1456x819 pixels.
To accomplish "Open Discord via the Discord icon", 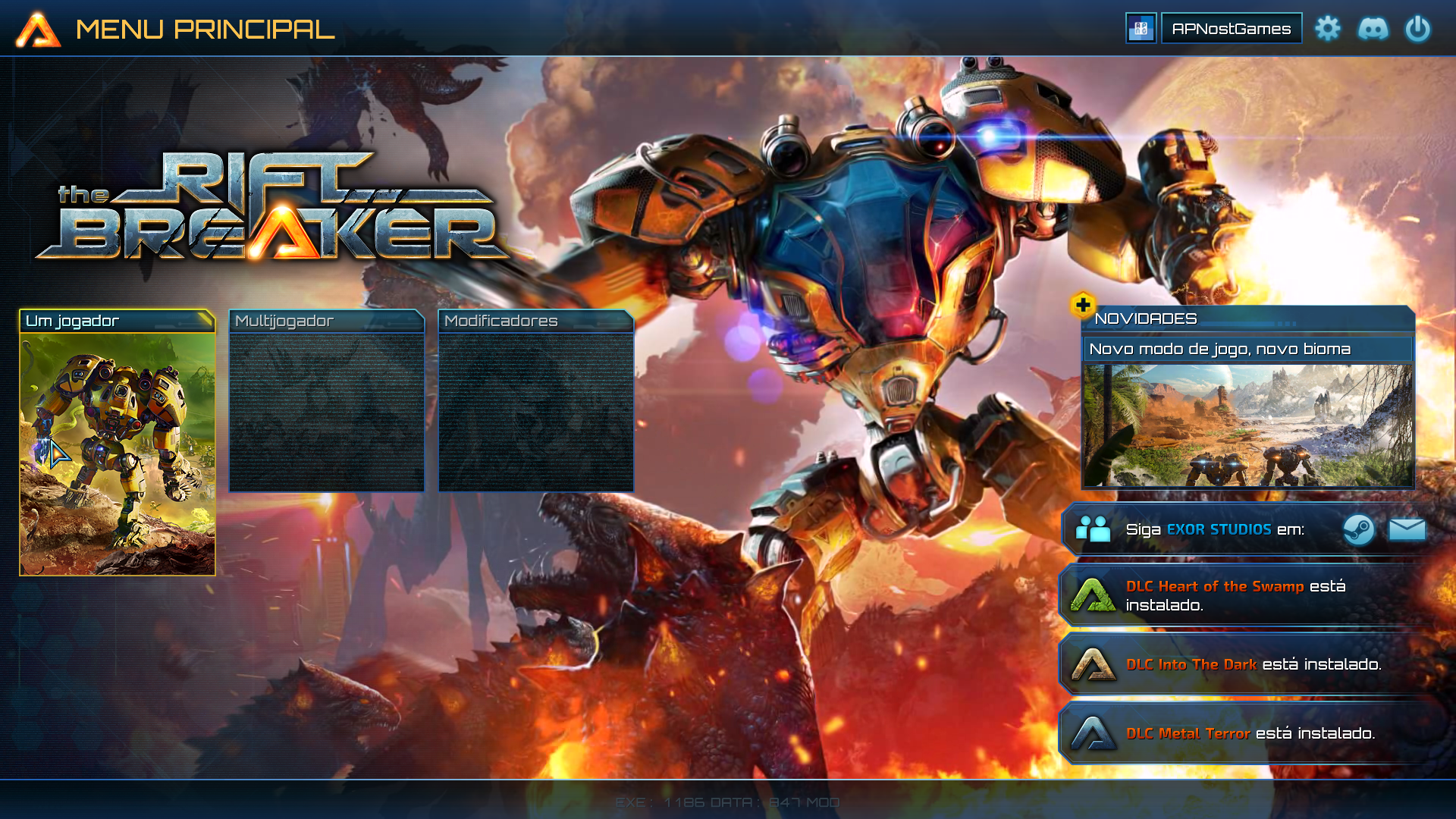I will tap(1374, 29).
